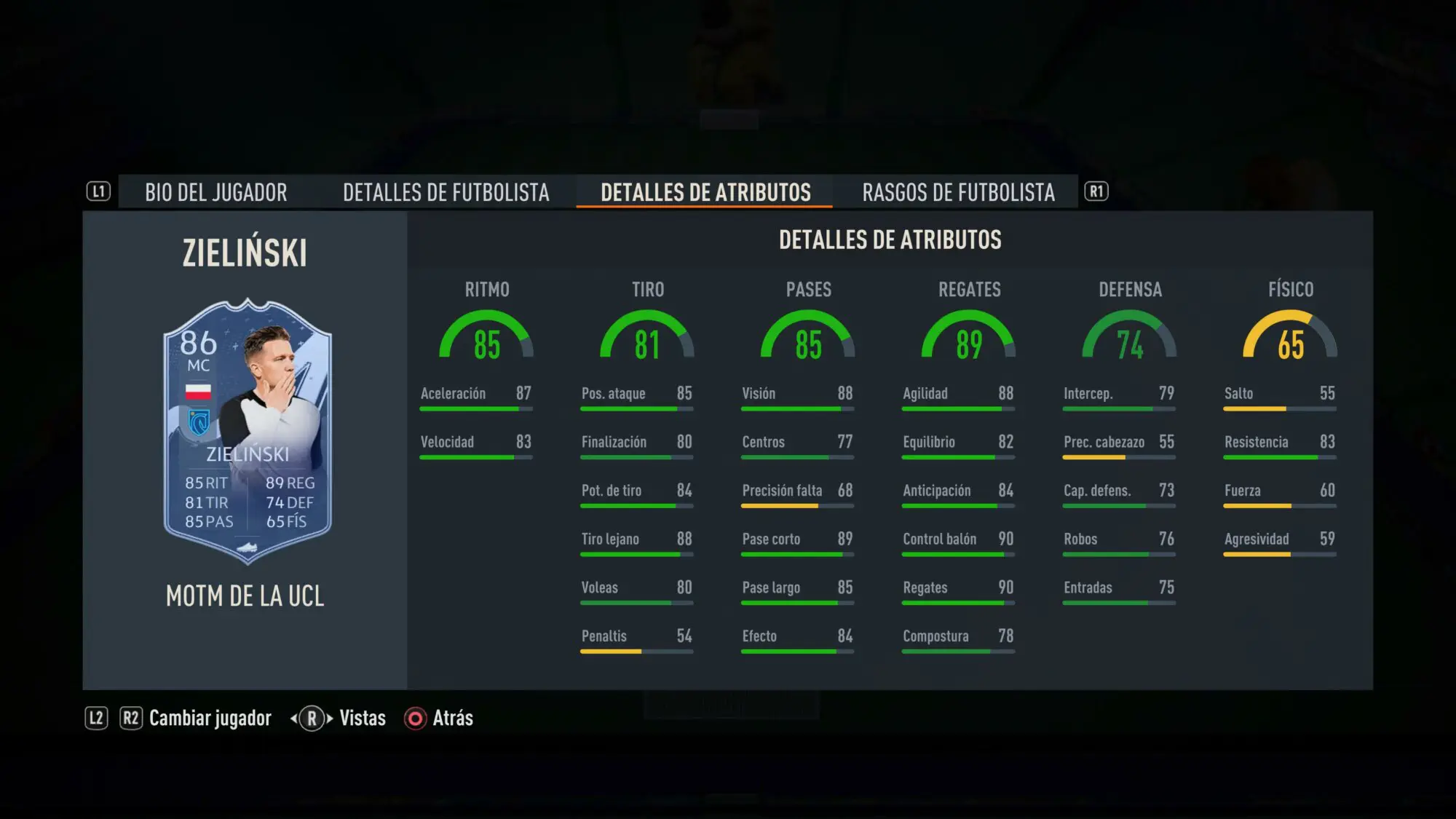
Task: Choose the Cambiar jugador option
Action: pos(210,719)
